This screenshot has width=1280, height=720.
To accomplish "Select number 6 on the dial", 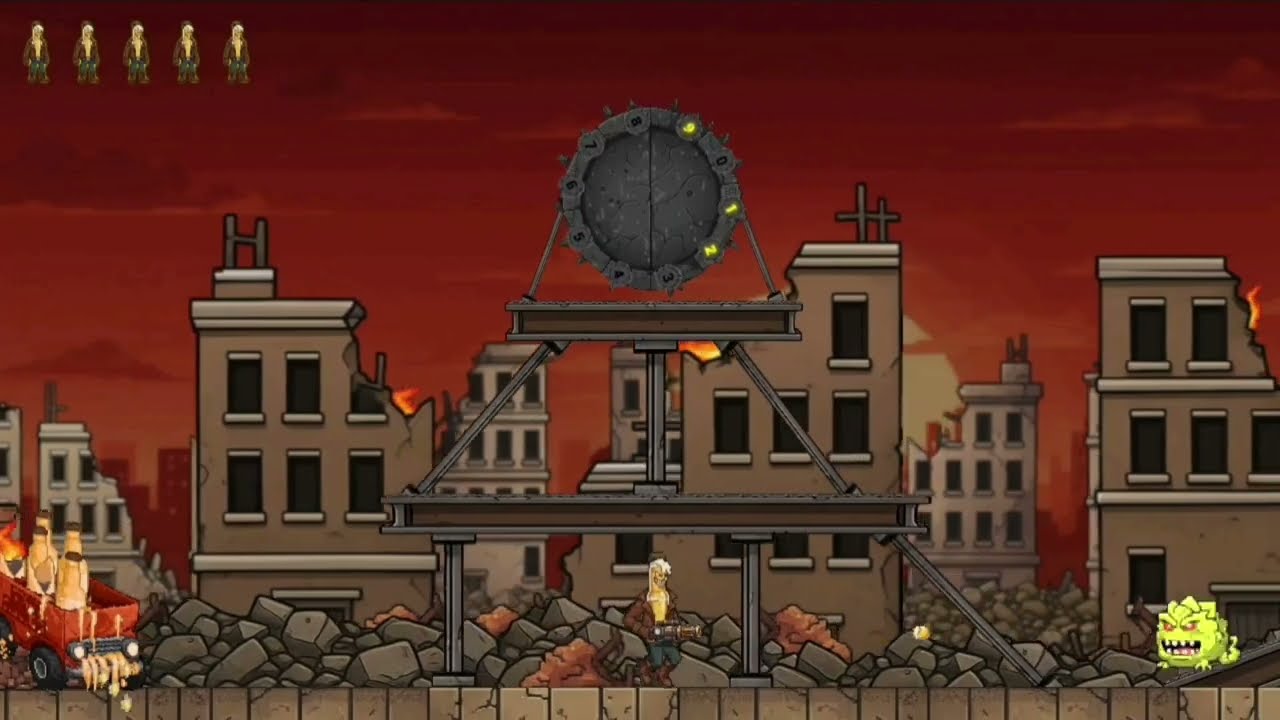I will (571, 186).
